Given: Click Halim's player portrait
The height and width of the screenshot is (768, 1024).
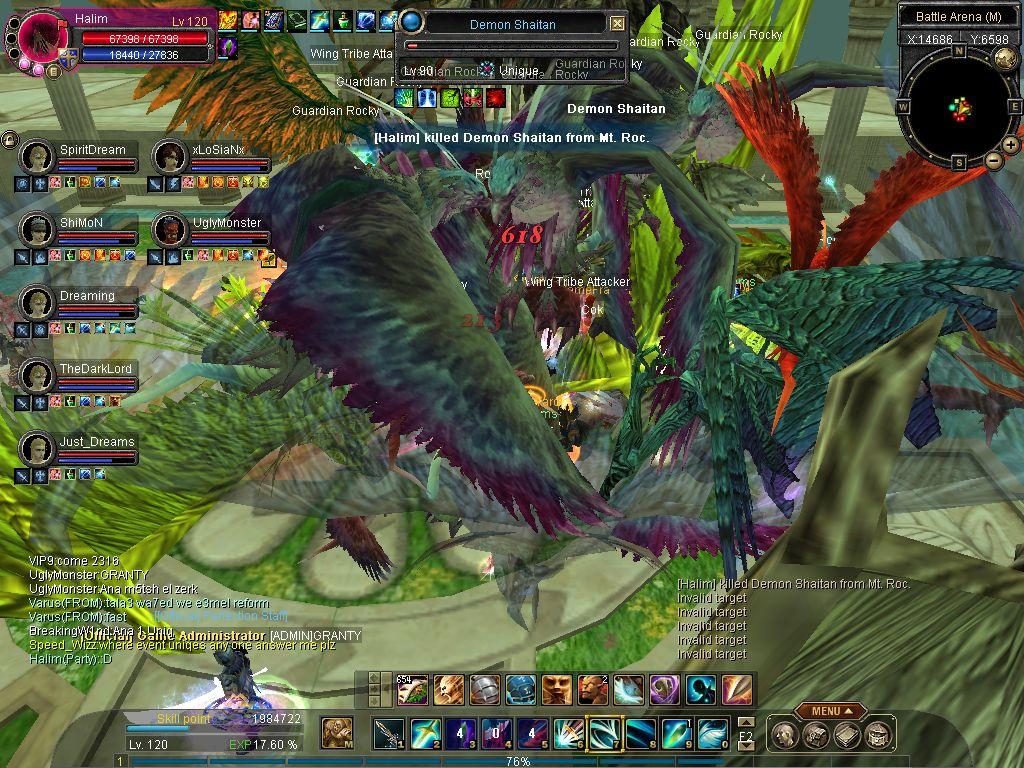Looking at the screenshot, I should pos(43,37).
